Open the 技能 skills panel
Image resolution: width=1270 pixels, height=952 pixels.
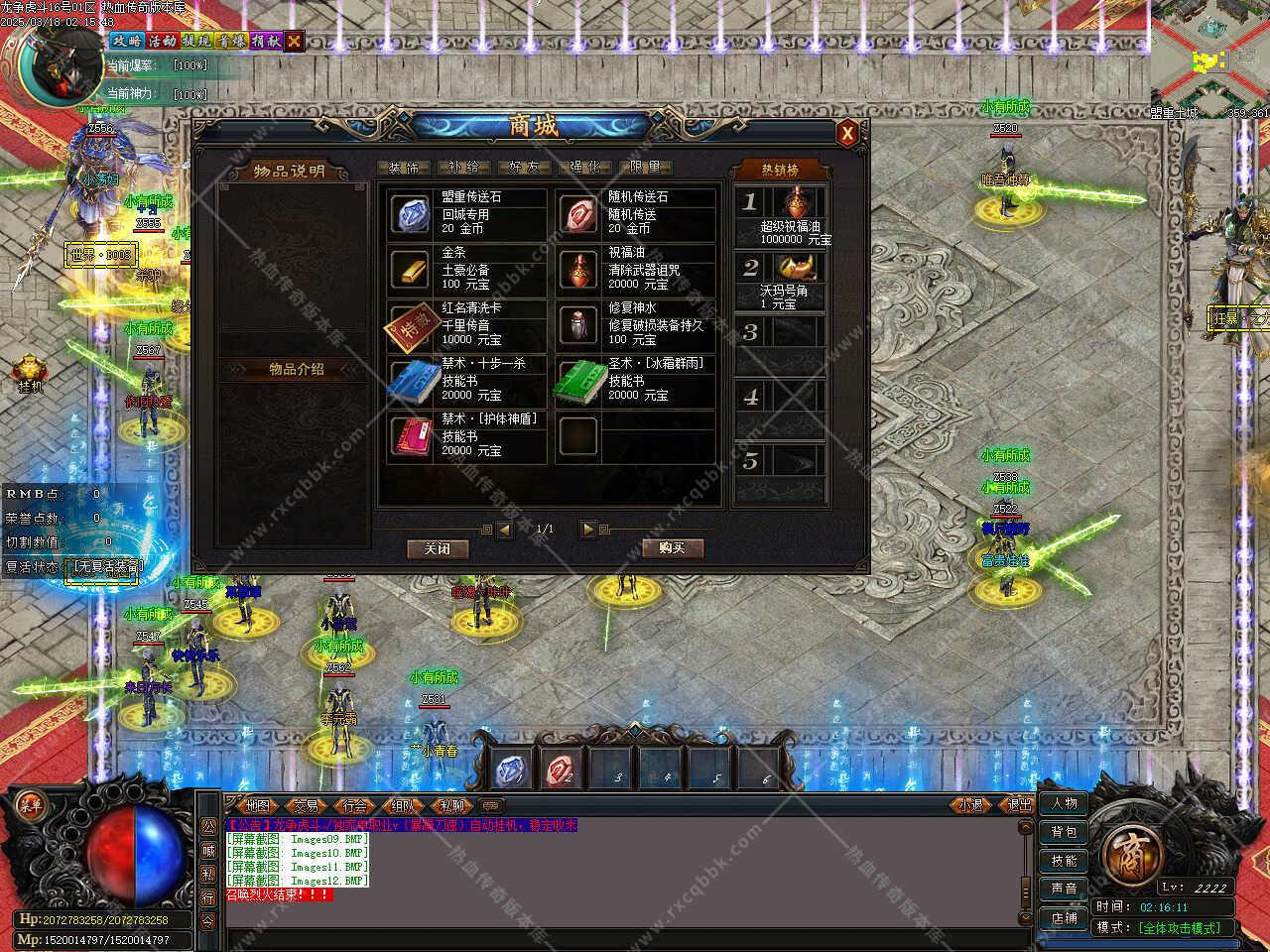pyautogui.click(x=1064, y=861)
